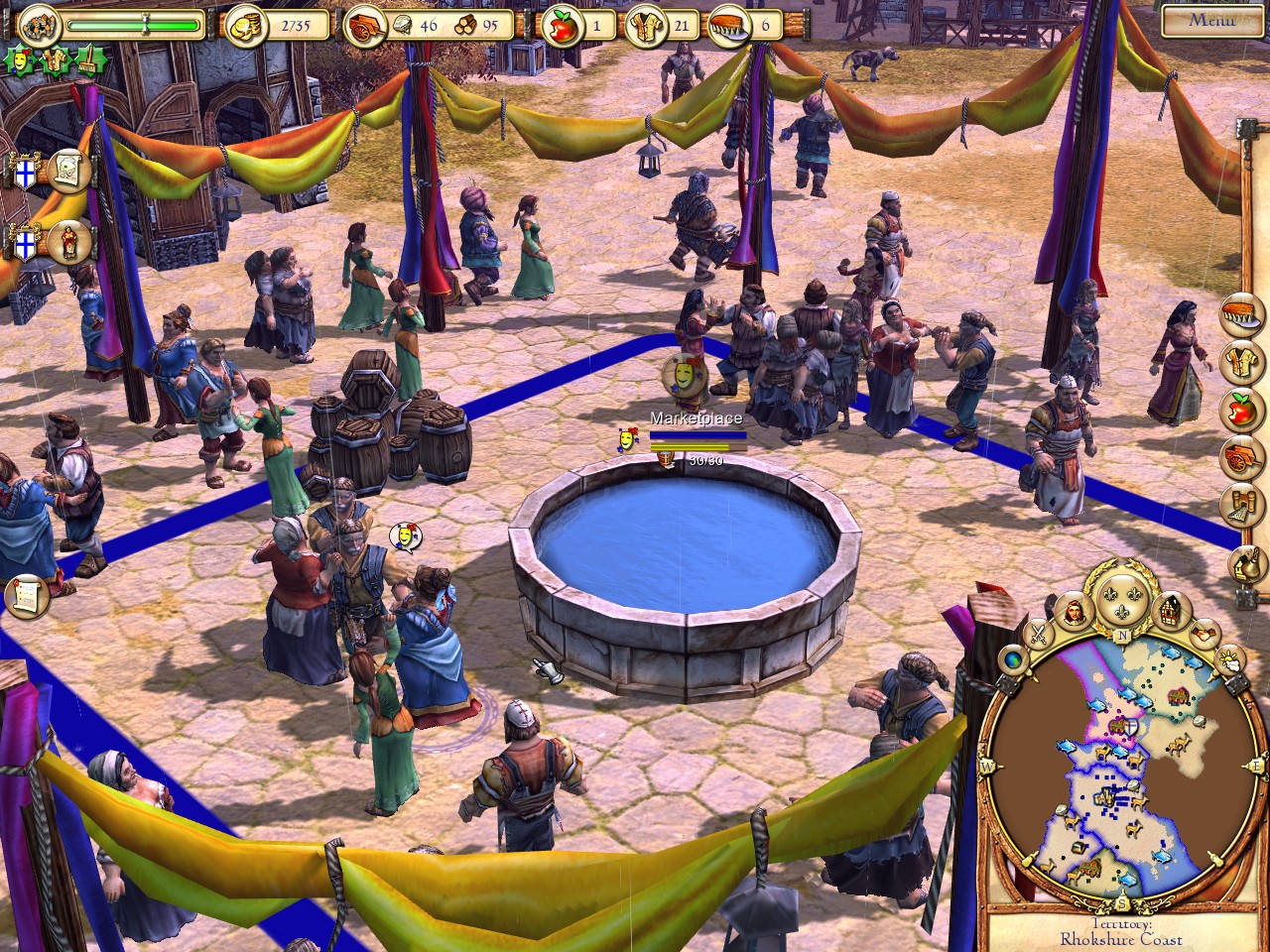Open the apple food build category
Screen dimensions: 1270x952
tap(1243, 408)
